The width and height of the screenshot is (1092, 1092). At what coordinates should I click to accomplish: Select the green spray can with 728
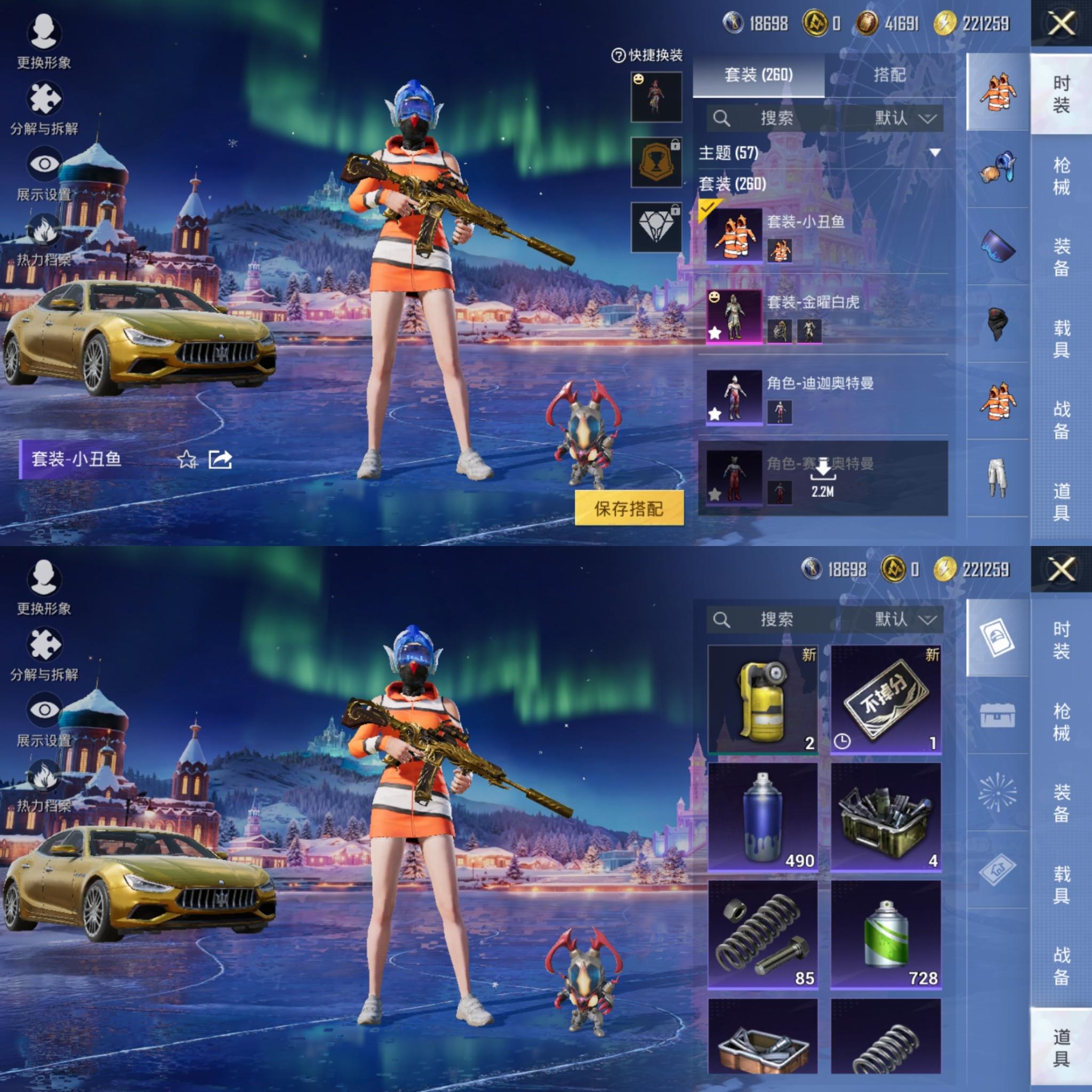[885, 935]
